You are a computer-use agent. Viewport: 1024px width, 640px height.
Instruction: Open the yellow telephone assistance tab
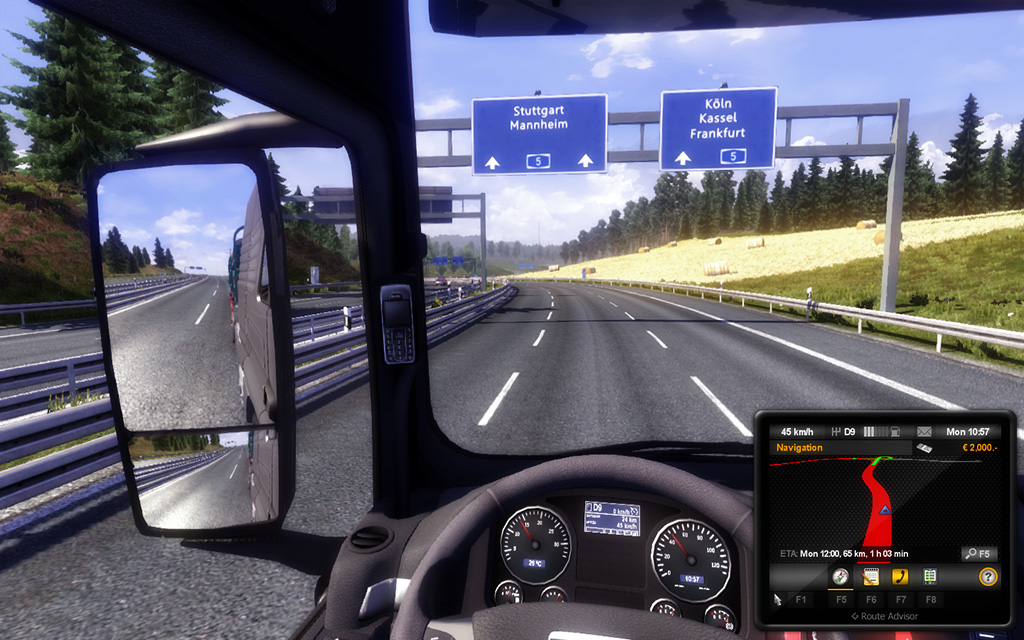coord(900,576)
